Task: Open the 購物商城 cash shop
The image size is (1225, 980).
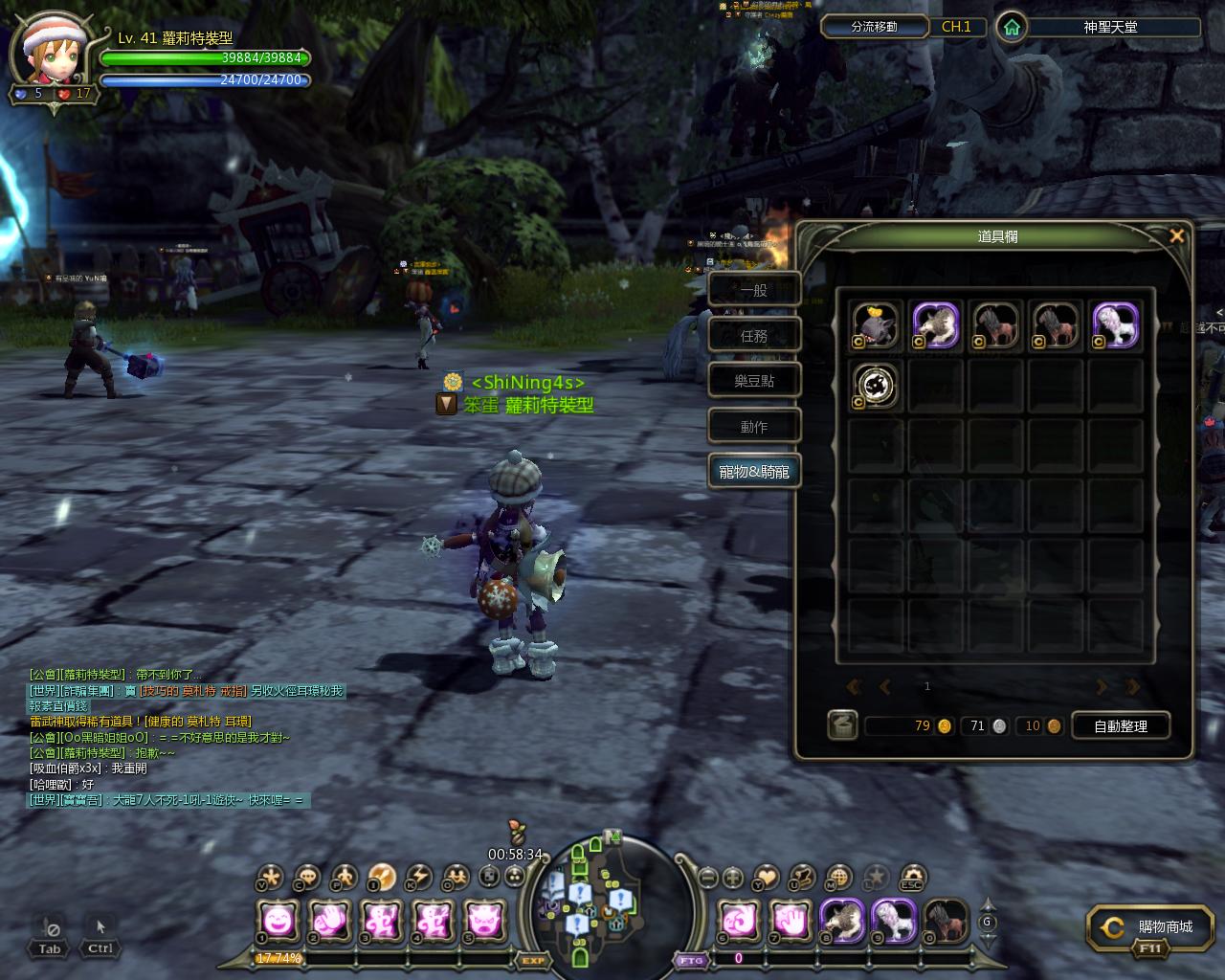Action: pos(1149,928)
